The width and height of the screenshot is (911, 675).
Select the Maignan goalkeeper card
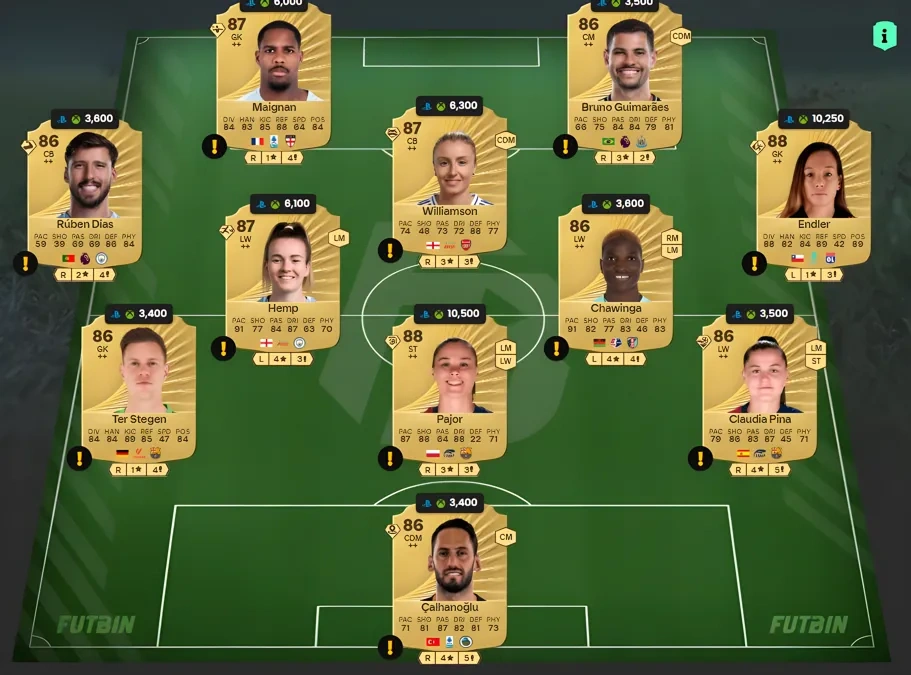[273, 75]
